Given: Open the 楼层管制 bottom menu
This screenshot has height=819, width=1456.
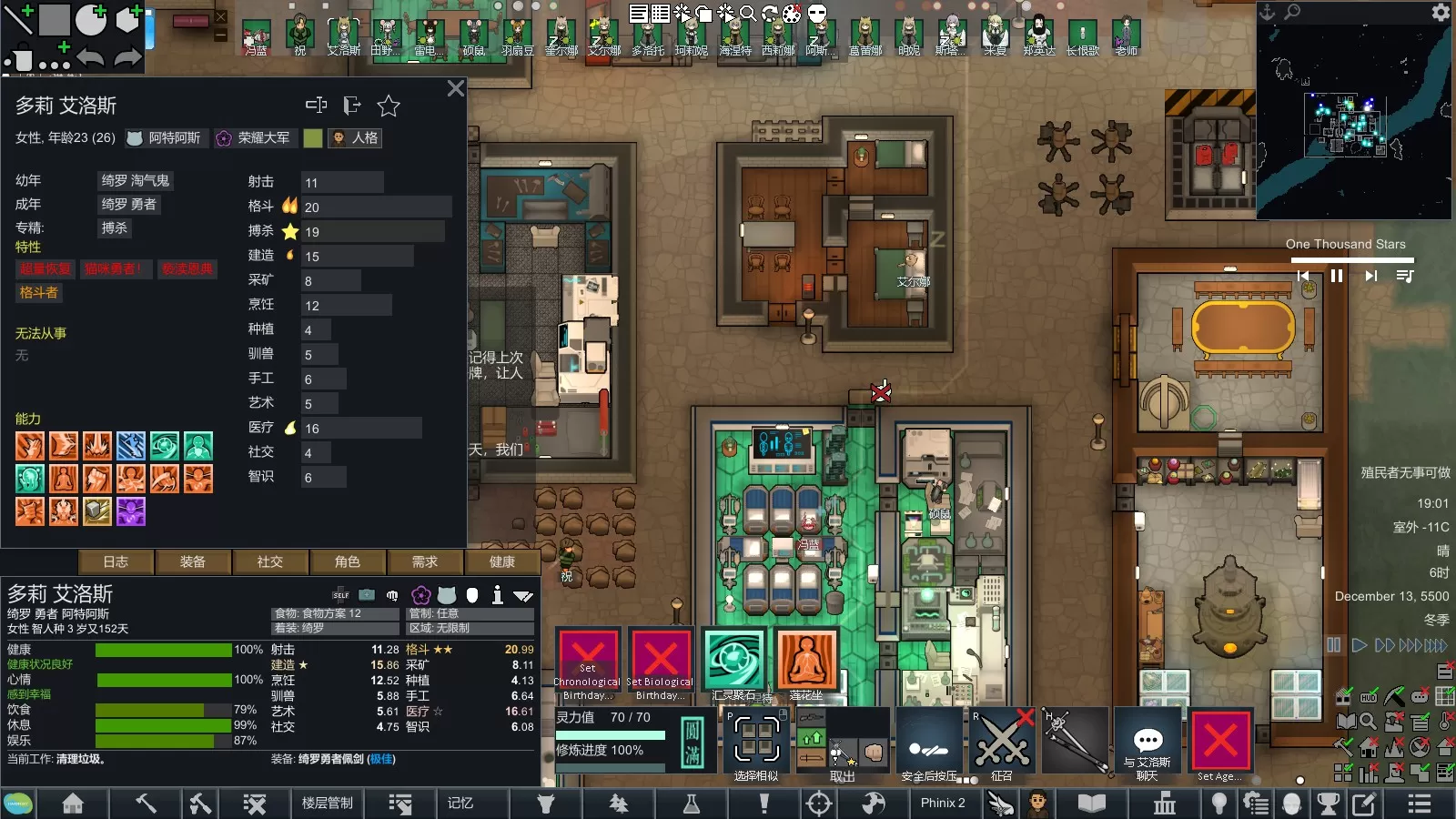Looking at the screenshot, I should pyautogui.click(x=328, y=804).
